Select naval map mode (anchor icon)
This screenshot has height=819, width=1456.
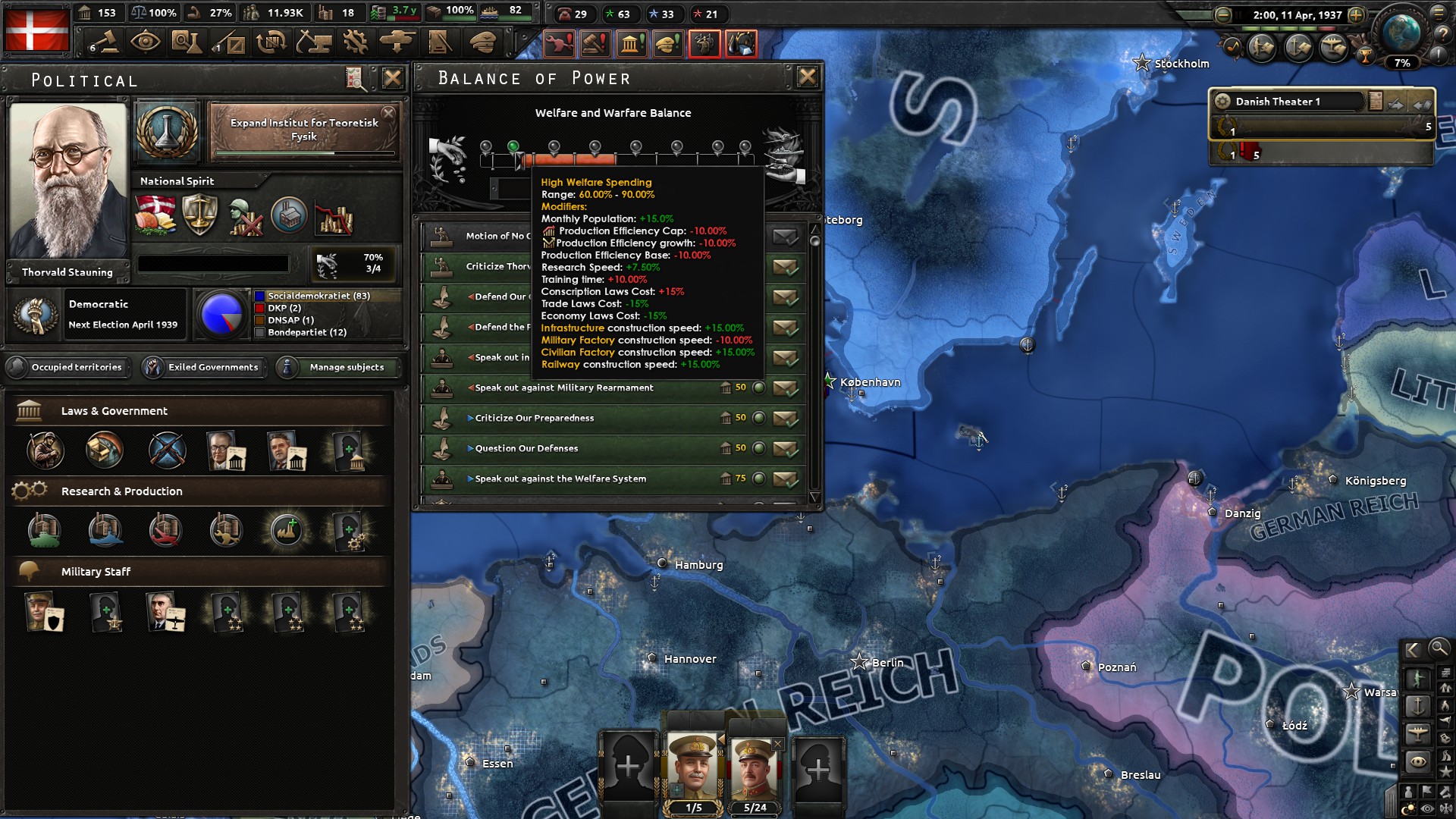click(1417, 706)
